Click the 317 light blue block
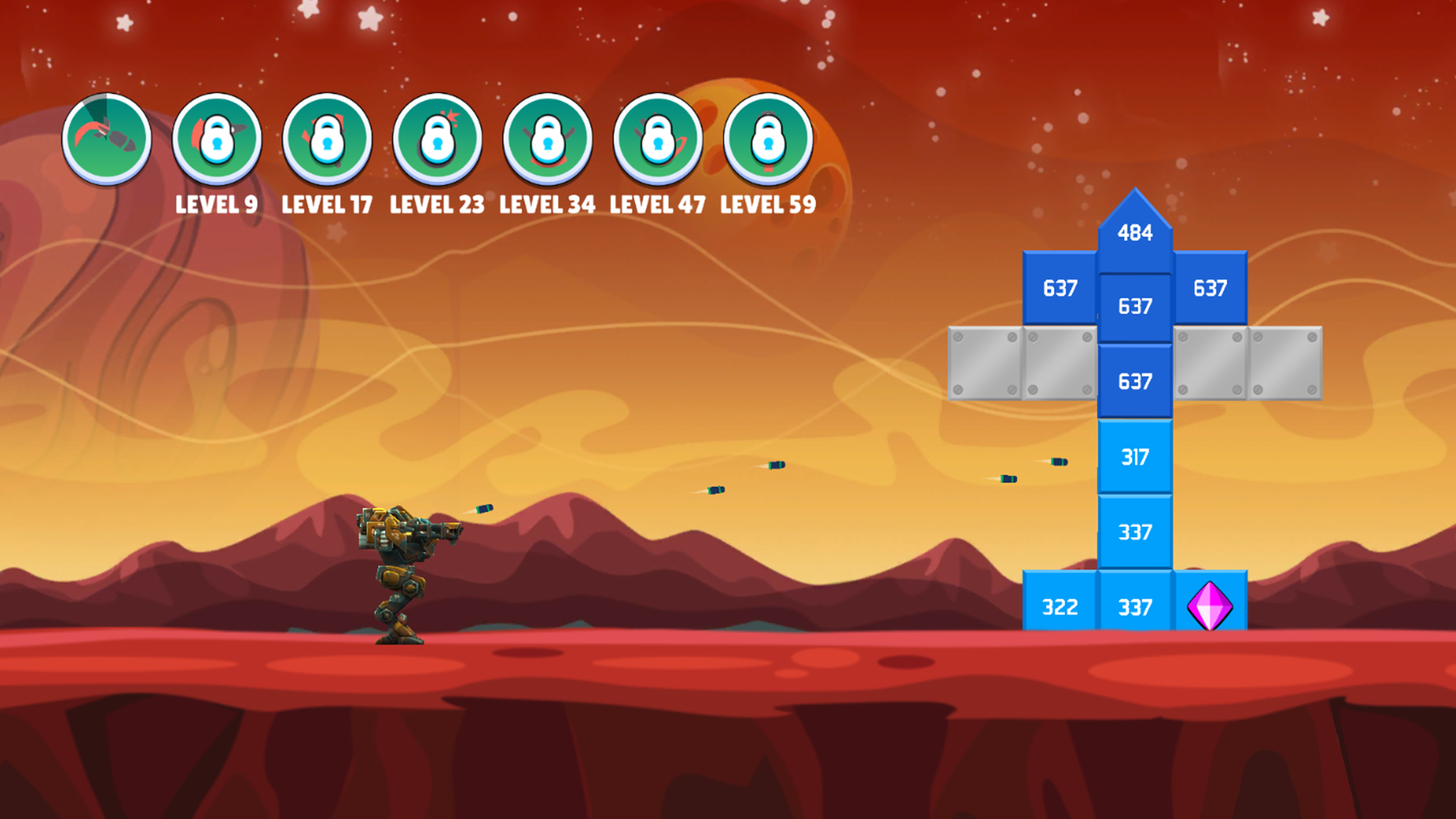Viewport: 1456px width, 819px height. (x=1134, y=457)
